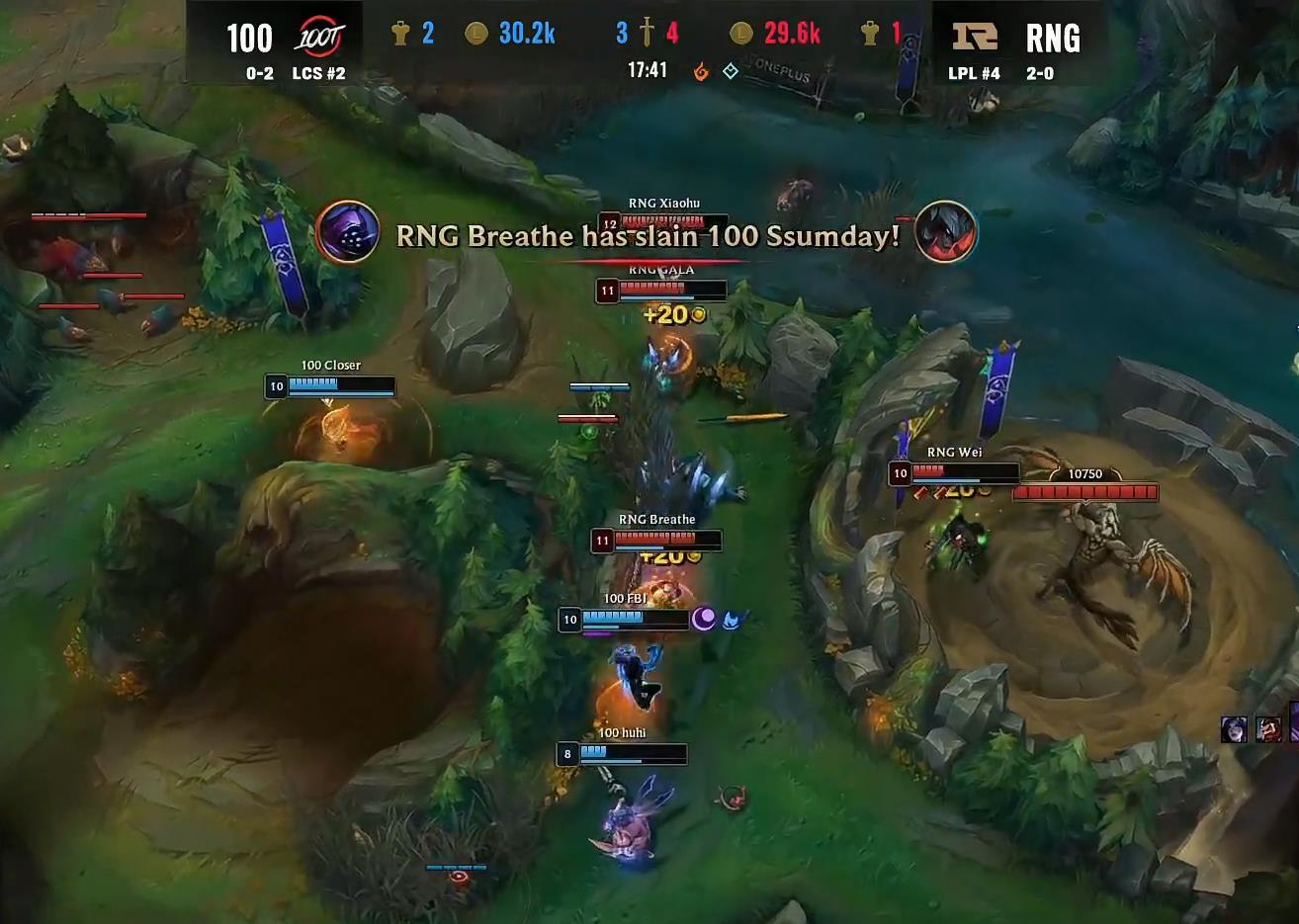This screenshot has width=1299, height=924.
Task: Toggle RNG Wei's red armor debuff markers
Action: (x=928, y=493)
